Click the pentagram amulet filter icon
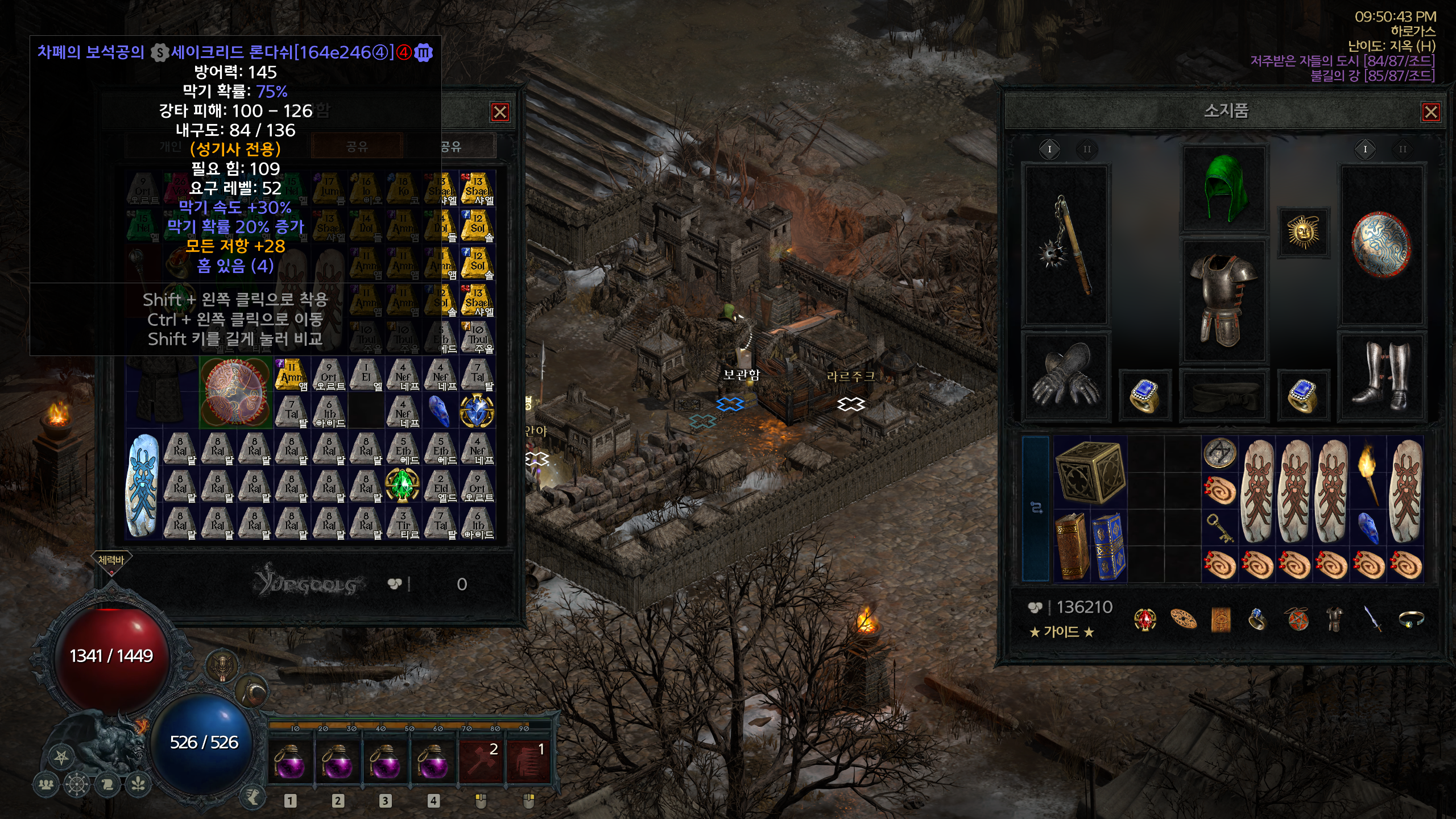1456x819 pixels. [x=1298, y=619]
